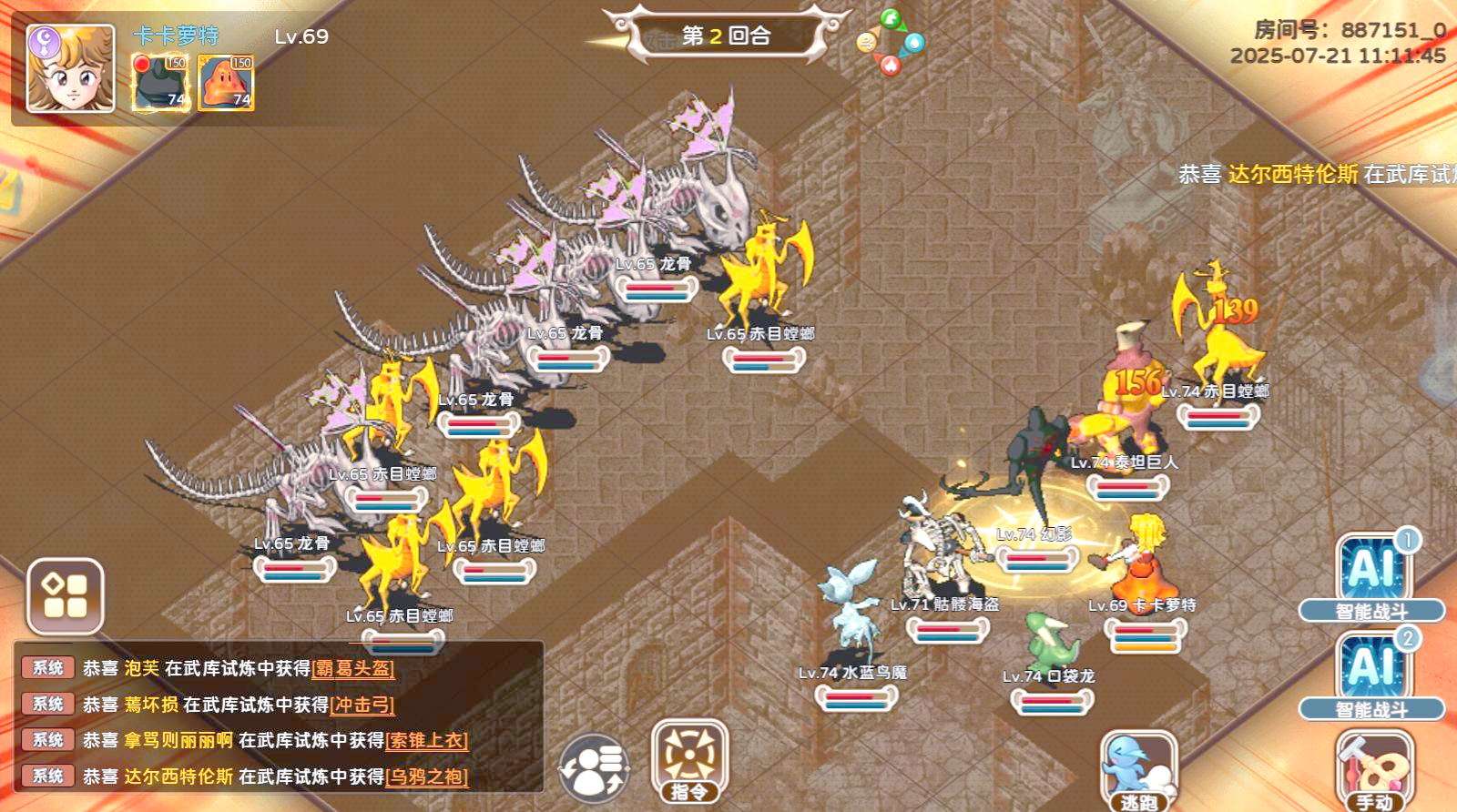Click player name 拿骂则丽丽啊 in chat
The width and height of the screenshot is (1457, 812).
point(178,741)
